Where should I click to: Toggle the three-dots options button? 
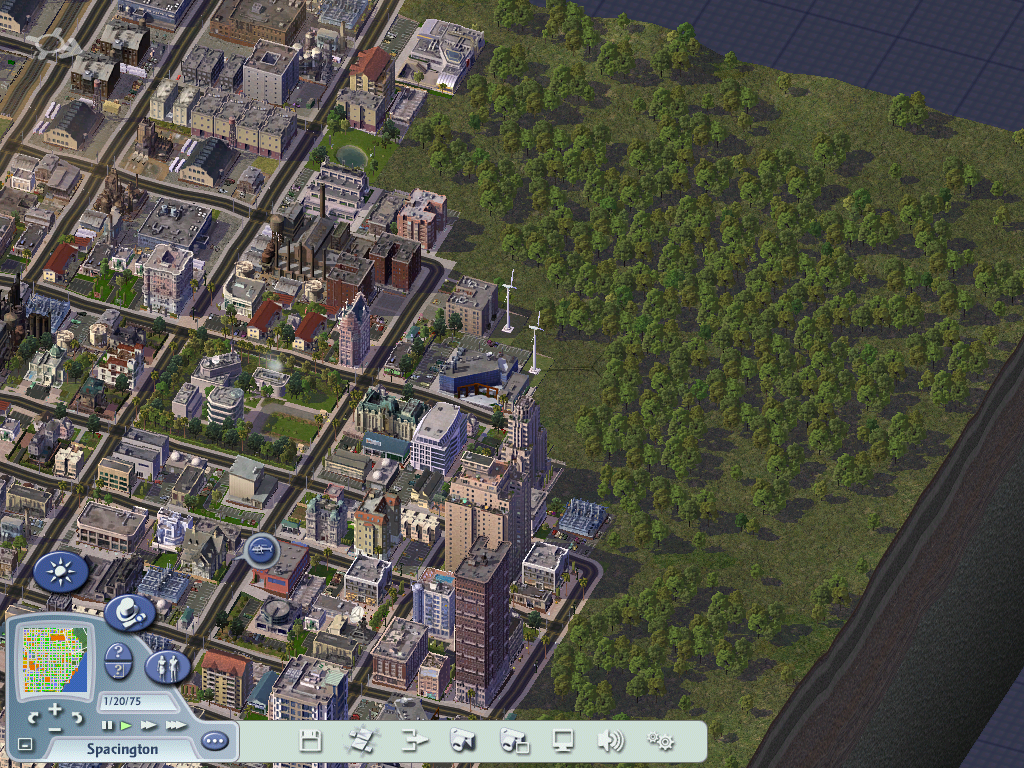[x=214, y=741]
